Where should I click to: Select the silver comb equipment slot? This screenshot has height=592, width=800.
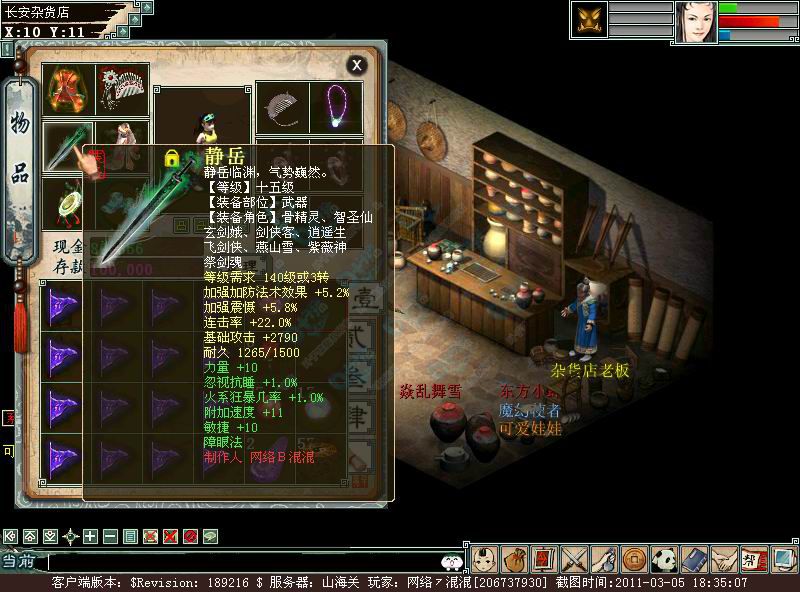pos(284,105)
